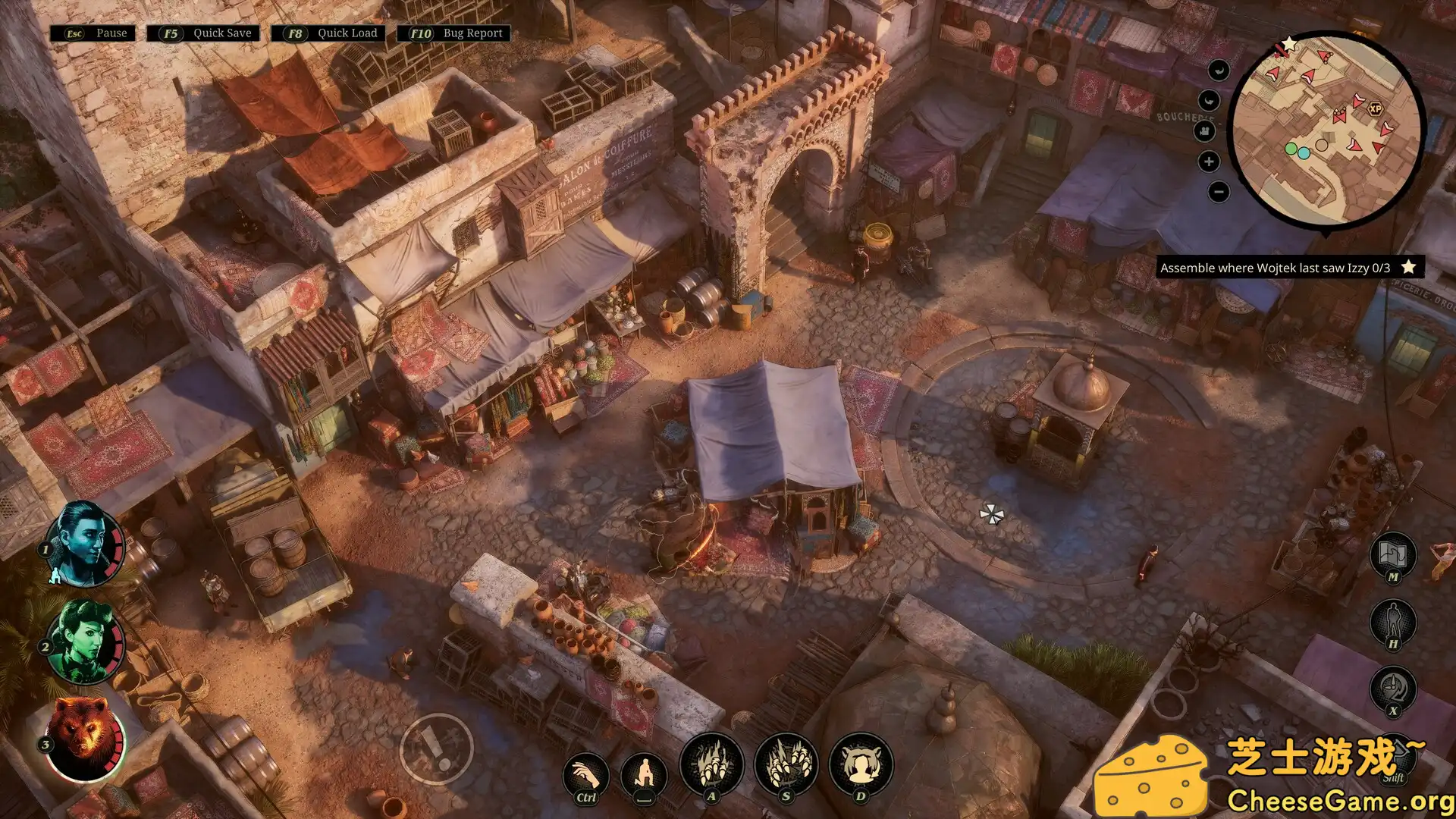Toggle the objective tracking star
The height and width of the screenshot is (819, 1456).
click(x=1408, y=268)
